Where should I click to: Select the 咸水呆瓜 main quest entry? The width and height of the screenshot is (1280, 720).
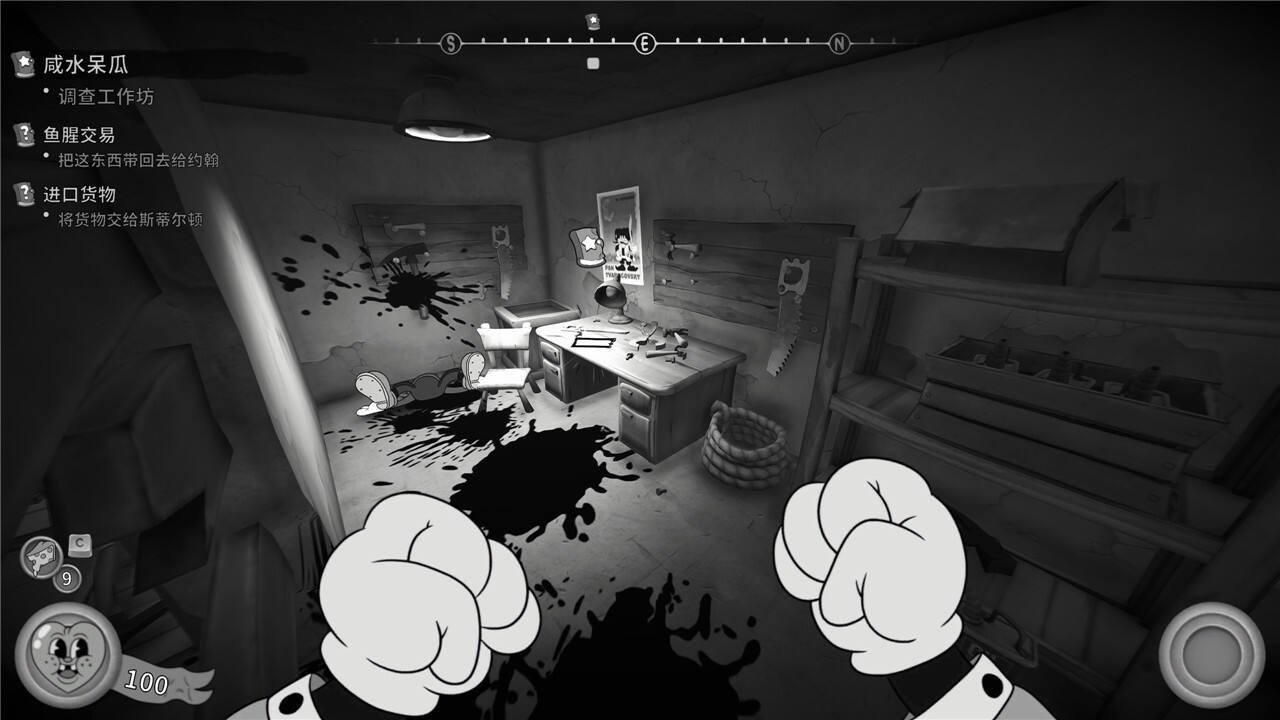tap(86, 65)
